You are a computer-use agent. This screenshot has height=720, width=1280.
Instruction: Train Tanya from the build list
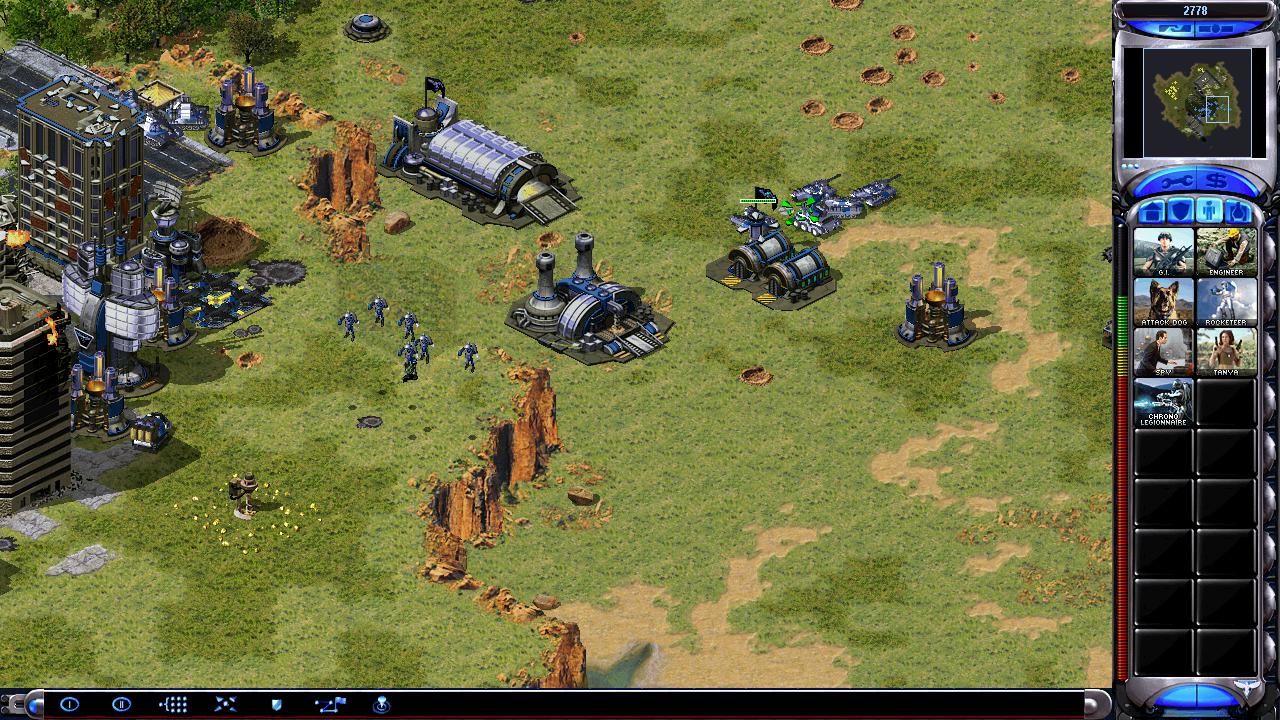1226,351
